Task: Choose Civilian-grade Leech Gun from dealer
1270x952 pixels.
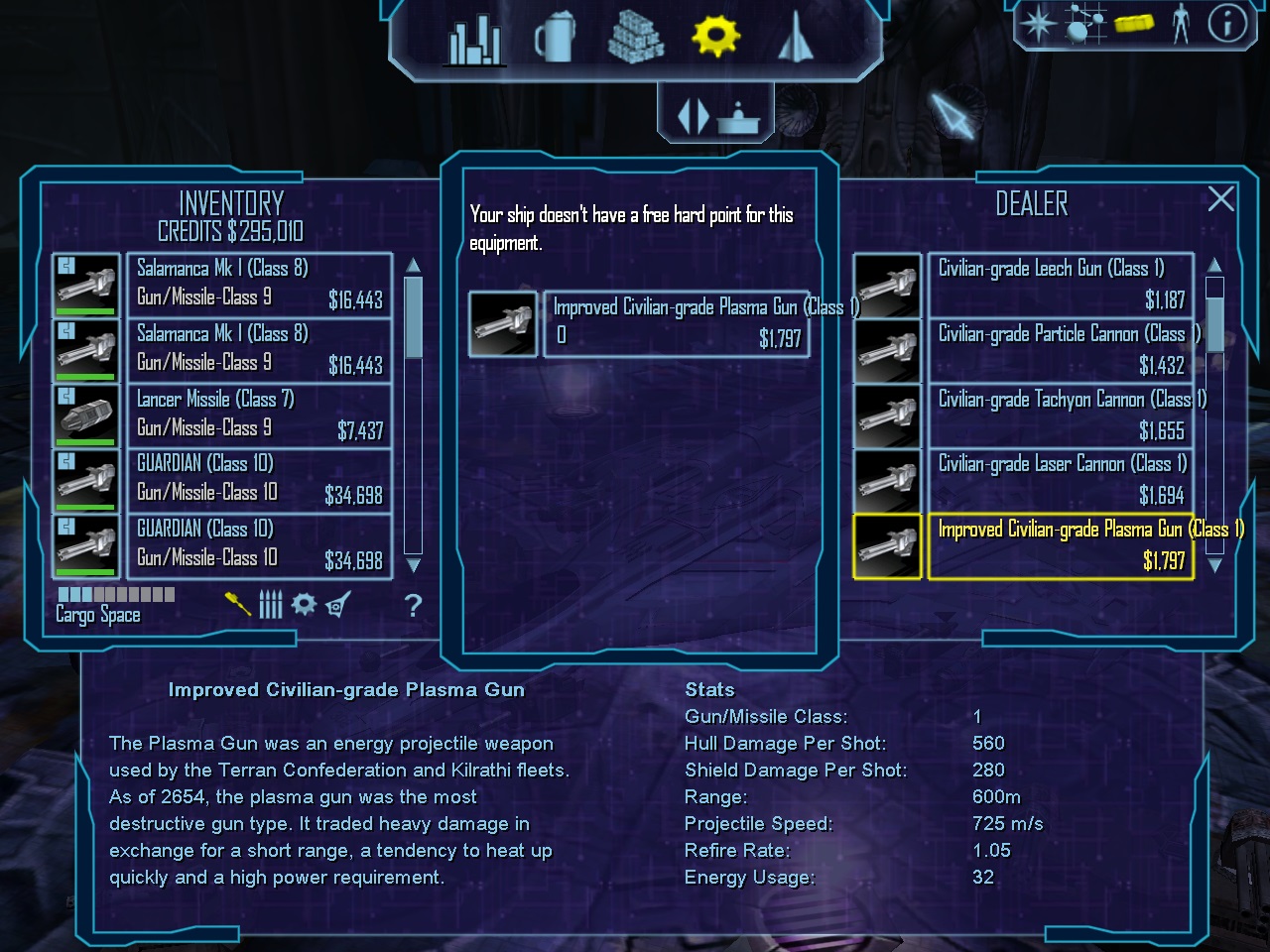Action: tap(1060, 285)
